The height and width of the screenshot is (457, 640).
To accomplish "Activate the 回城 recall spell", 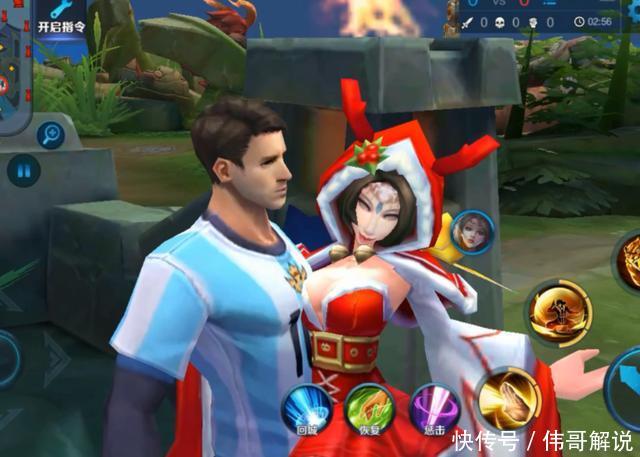I will (x=305, y=408).
